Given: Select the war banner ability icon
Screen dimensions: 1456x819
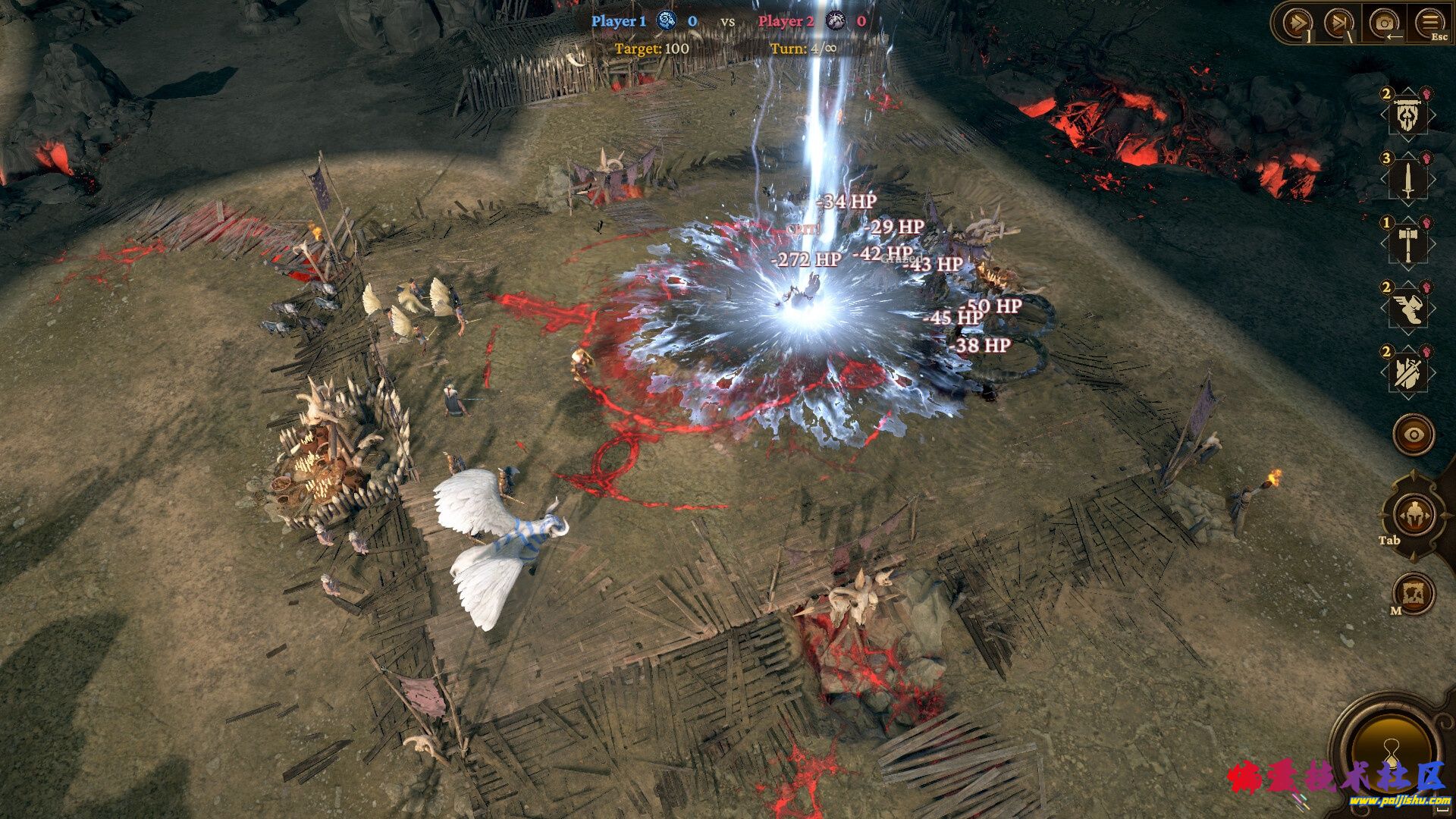Looking at the screenshot, I should (x=1407, y=115).
